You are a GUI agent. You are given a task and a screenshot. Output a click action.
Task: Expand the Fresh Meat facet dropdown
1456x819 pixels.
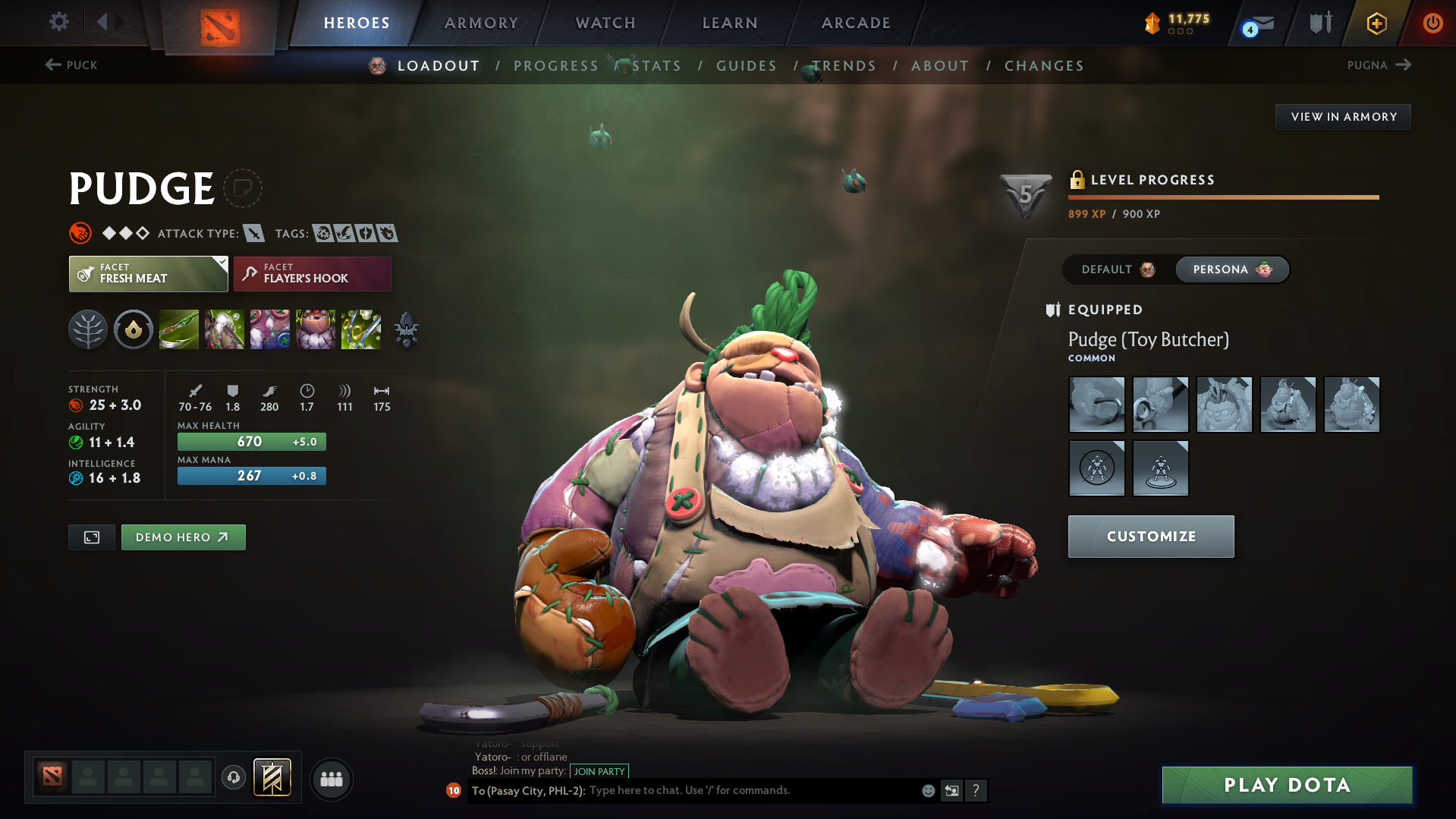[147, 273]
